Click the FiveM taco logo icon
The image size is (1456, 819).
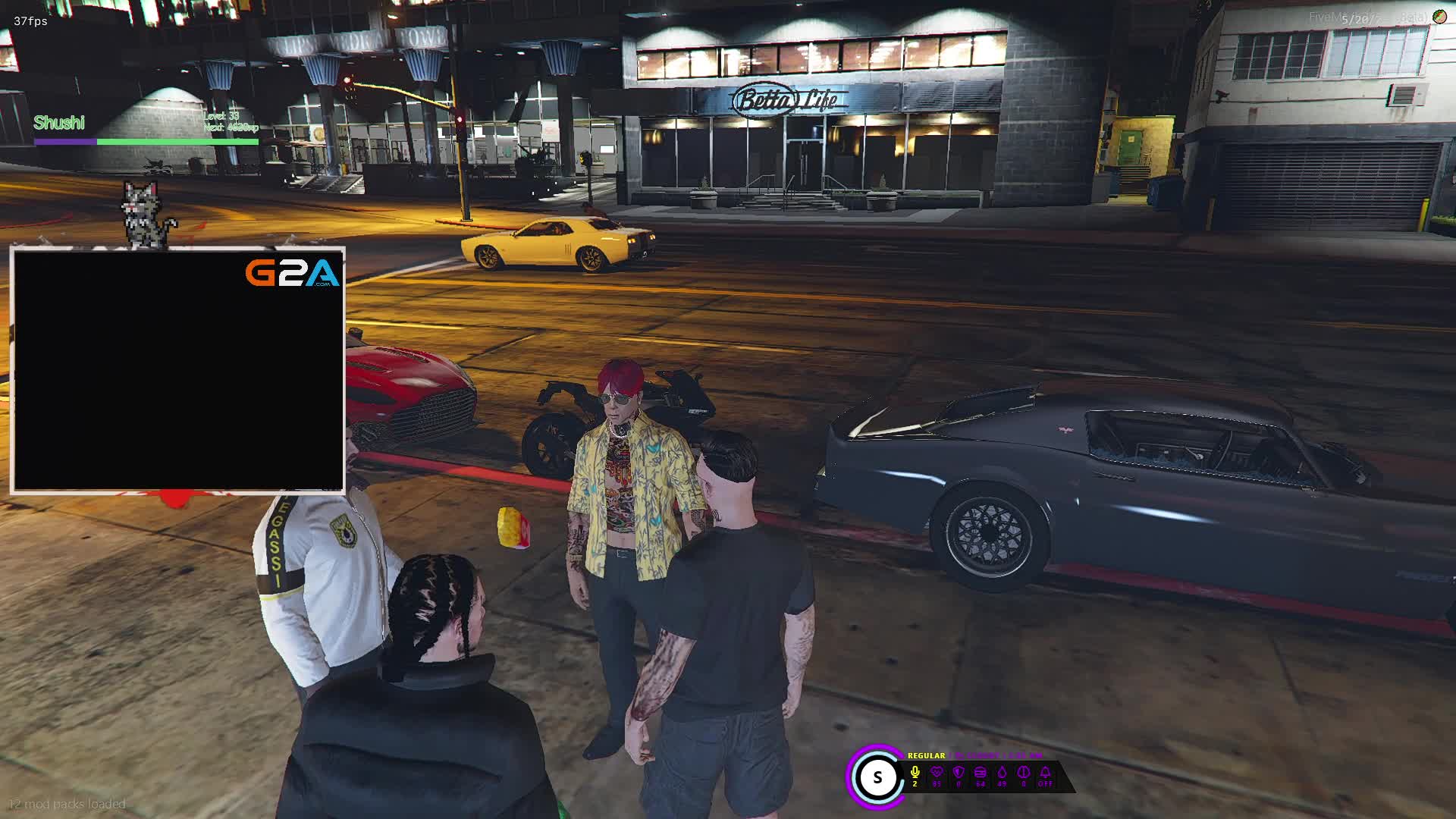tap(1439, 17)
